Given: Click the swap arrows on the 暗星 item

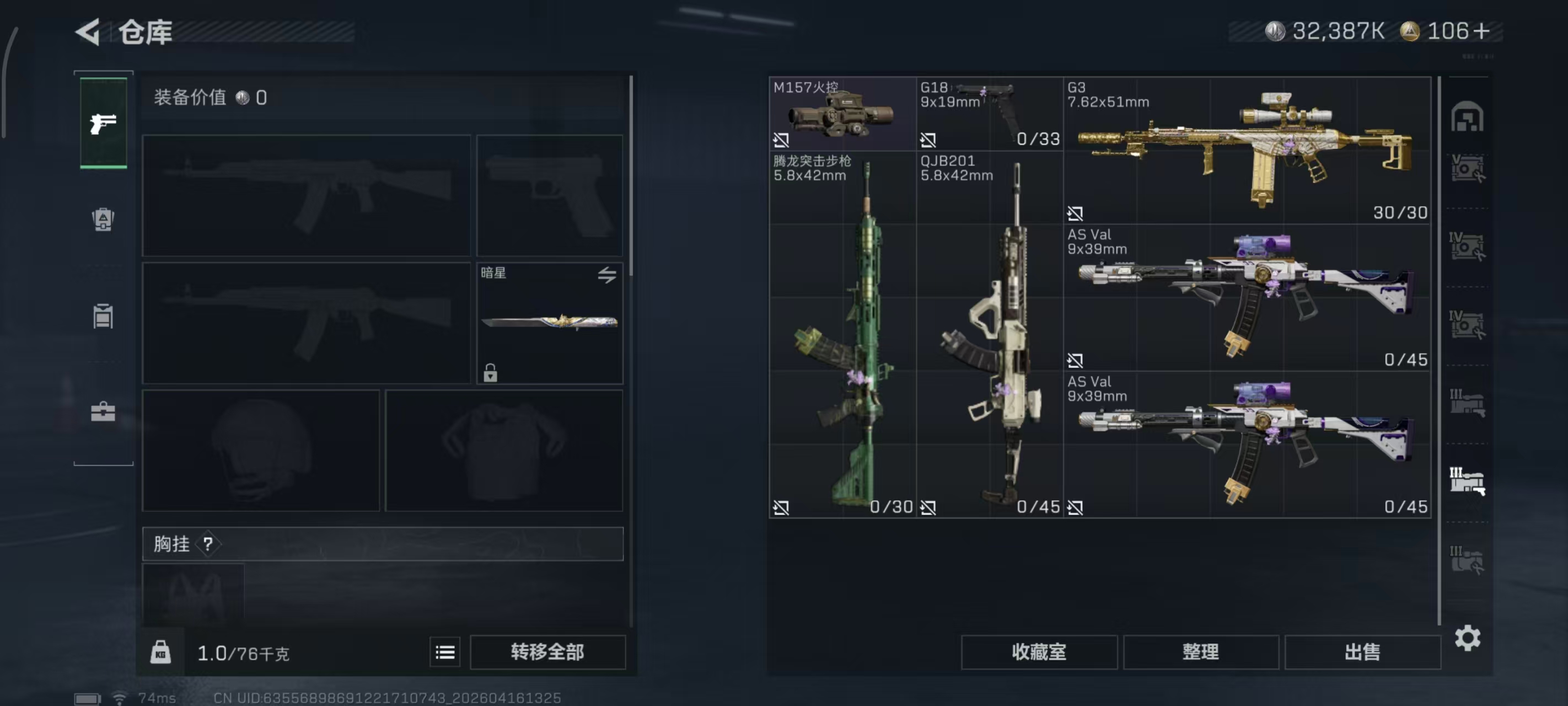Looking at the screenshot, I should tap(607, 275).
